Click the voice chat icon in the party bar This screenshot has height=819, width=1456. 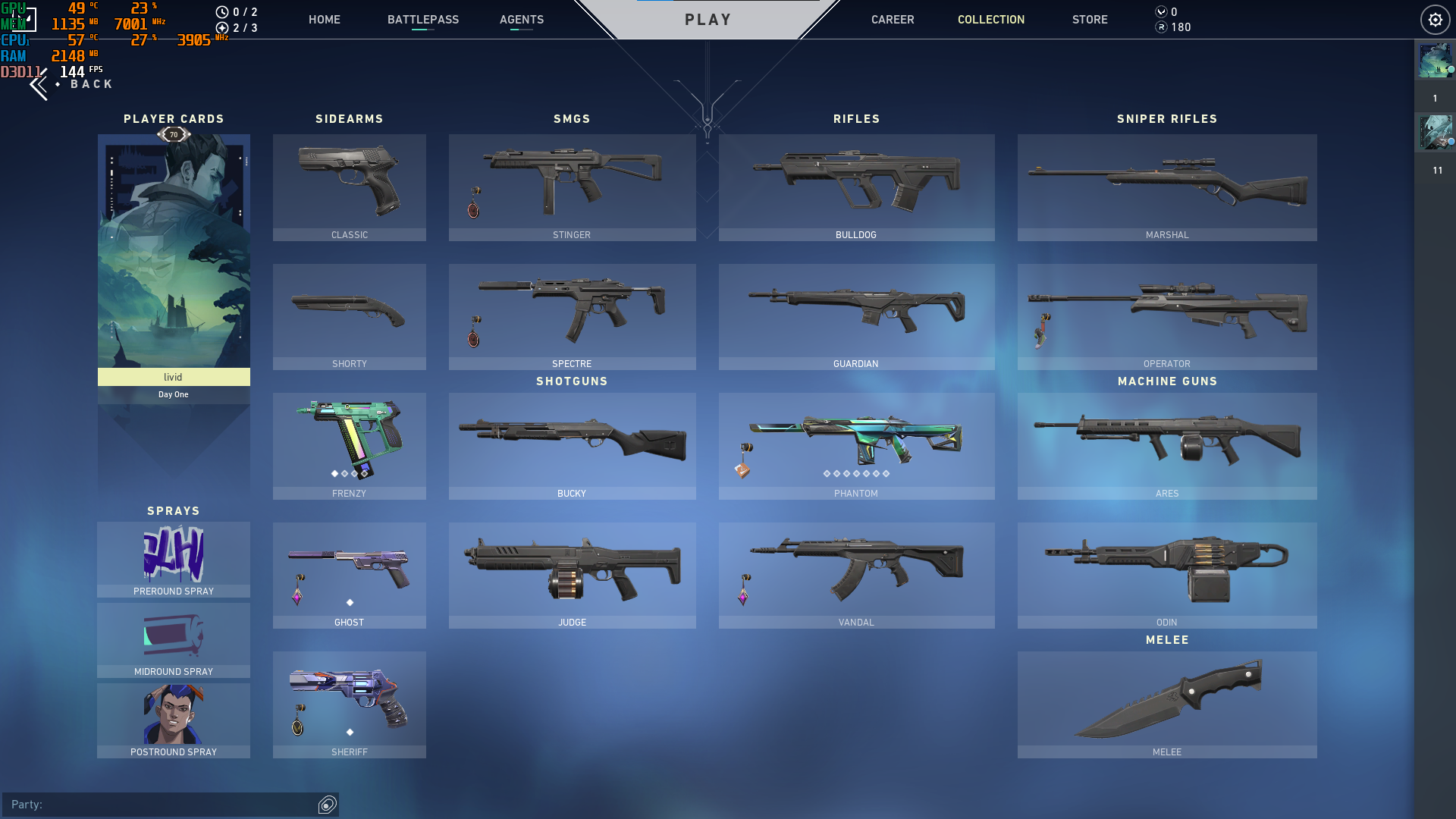coord(326,805)
